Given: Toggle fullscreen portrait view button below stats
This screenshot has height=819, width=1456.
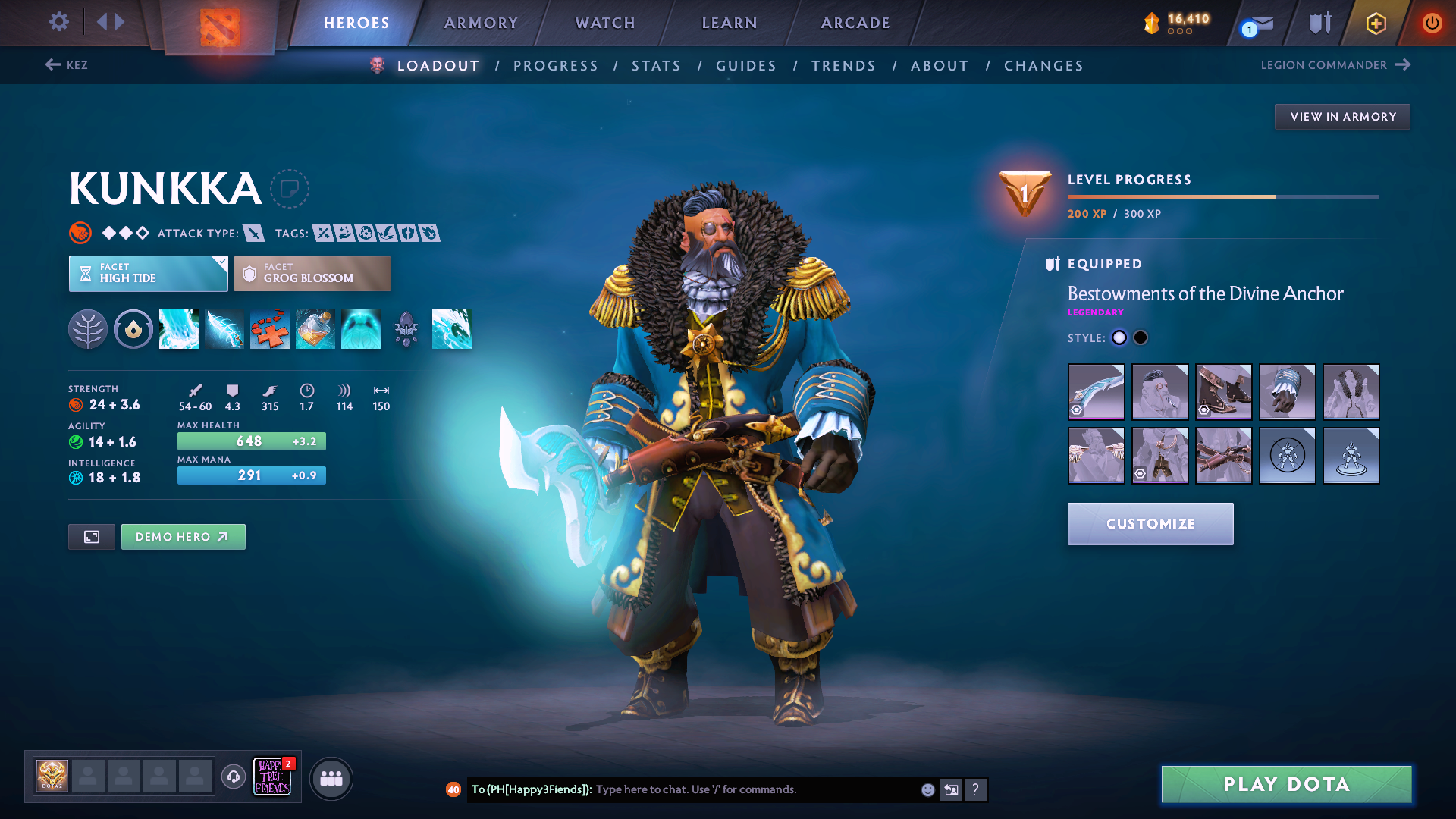Looking at the screenshot, I should point(91,536).
